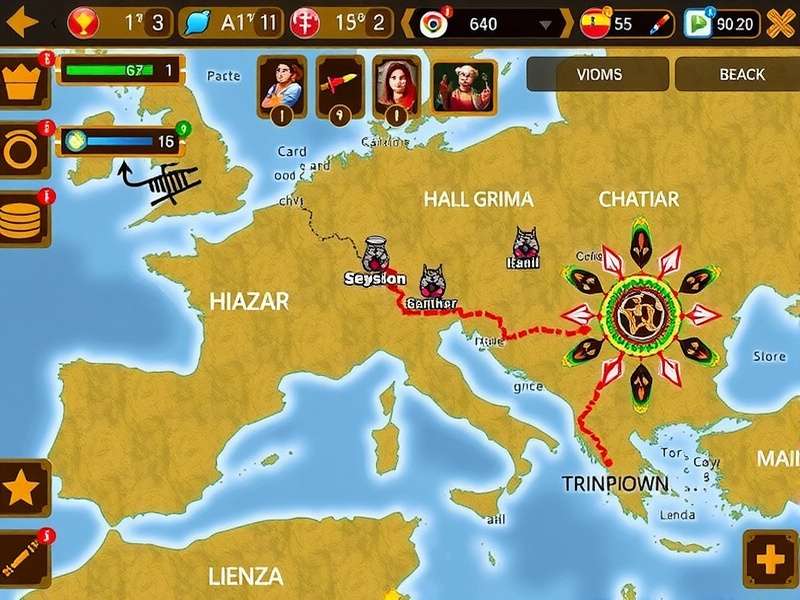
Task: Close the screen with the X button
Action: (781, 23)
